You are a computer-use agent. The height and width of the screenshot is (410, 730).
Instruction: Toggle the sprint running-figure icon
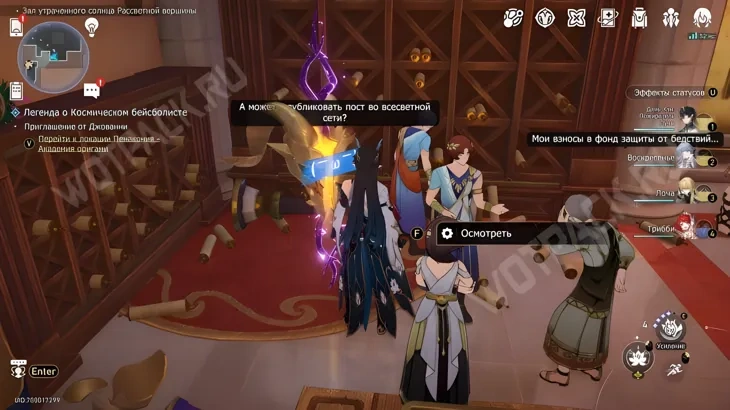(676, 370)
